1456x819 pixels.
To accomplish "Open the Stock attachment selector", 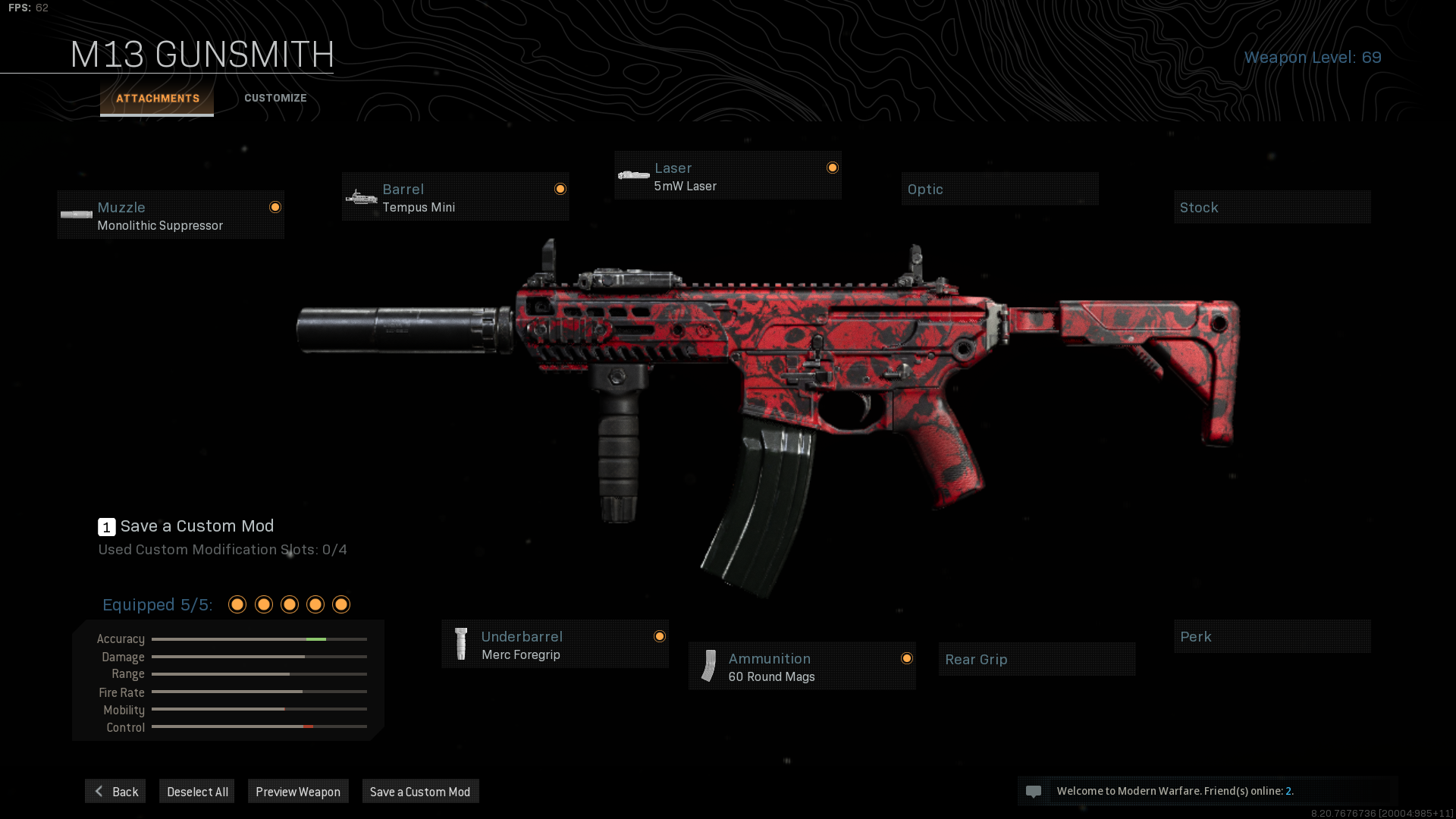I will (1272, 206).
